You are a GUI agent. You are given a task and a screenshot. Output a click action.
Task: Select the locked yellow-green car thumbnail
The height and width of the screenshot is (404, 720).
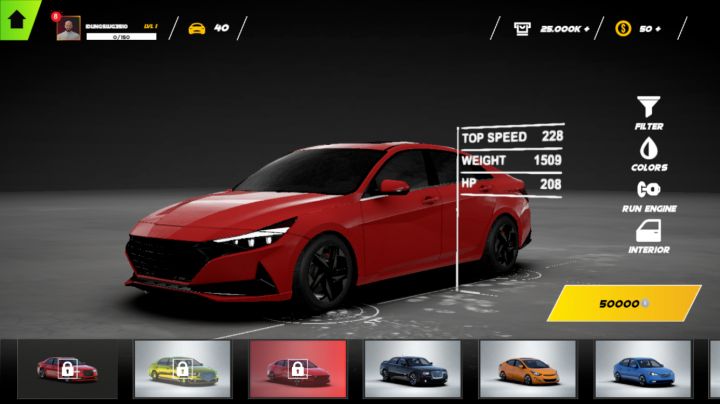tap(182, 368)
